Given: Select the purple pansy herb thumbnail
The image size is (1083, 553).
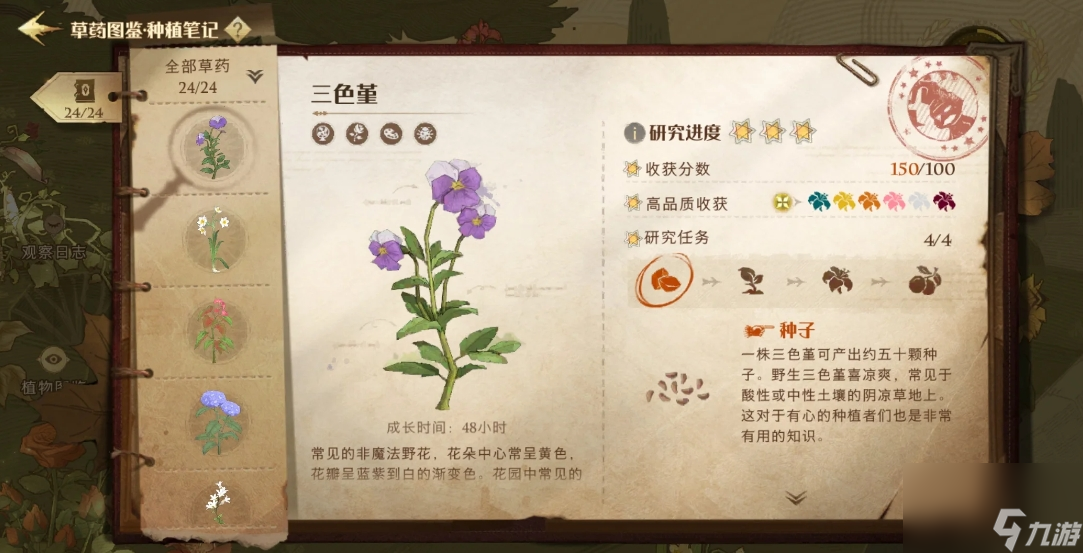Looking at the screenshot, I should (x=214, y=145).
